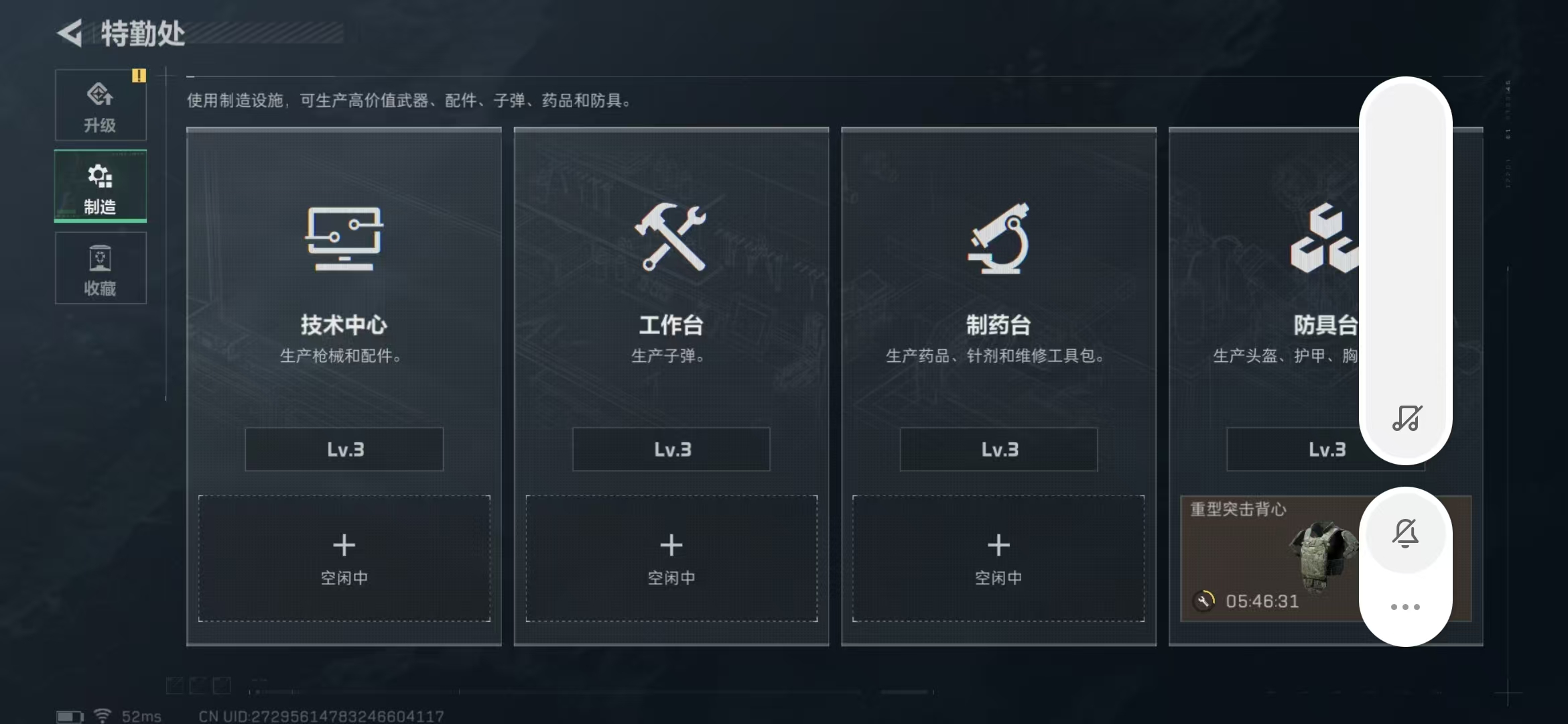Select the 升级 upgrade sidebar icon

pos(101,104)
